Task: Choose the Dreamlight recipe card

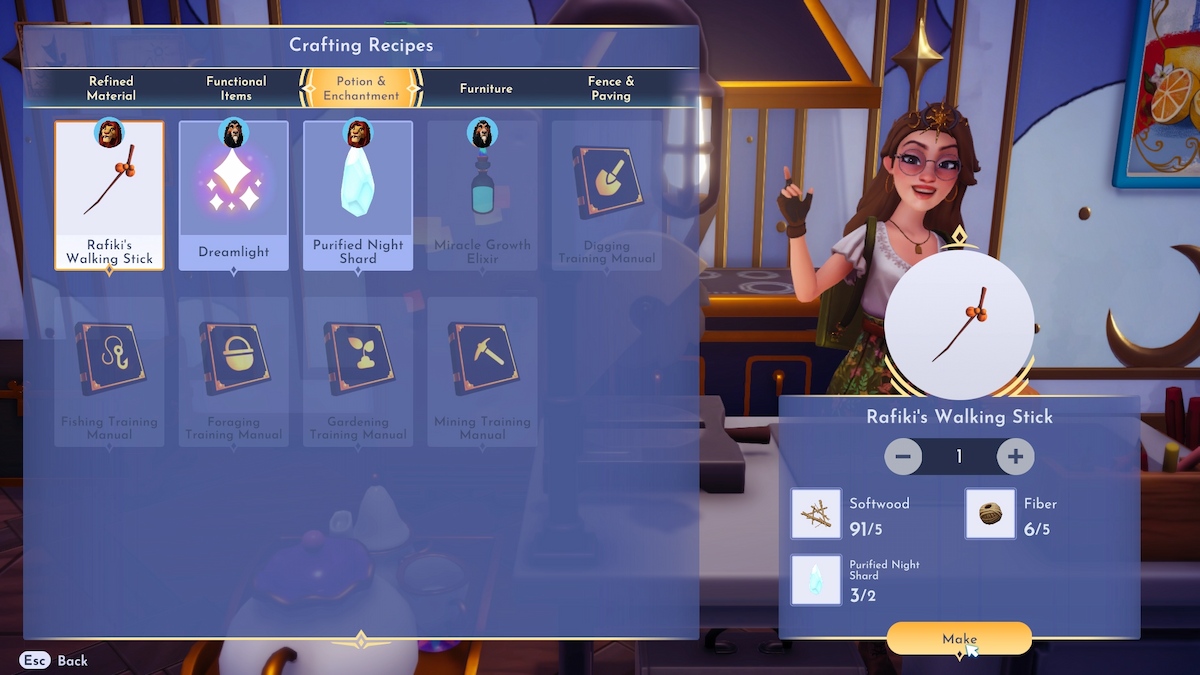Action: tap(234, 196)
